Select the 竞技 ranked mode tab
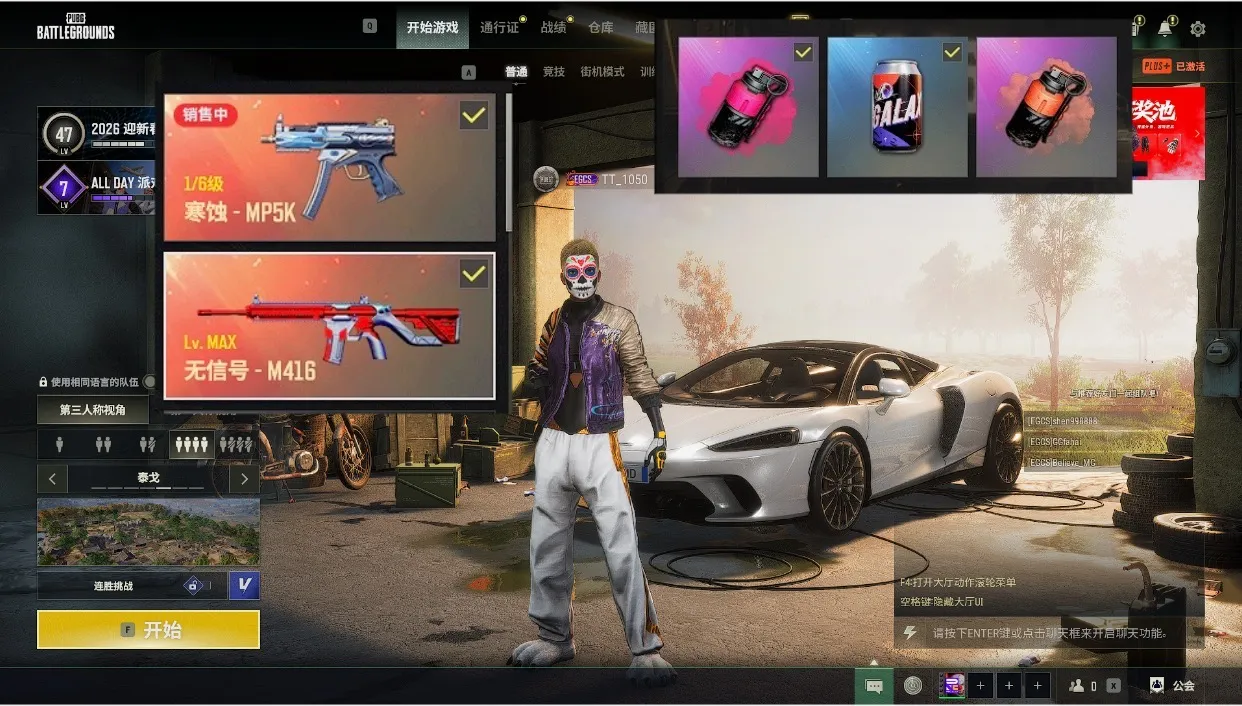 click(x=554, y=72)
